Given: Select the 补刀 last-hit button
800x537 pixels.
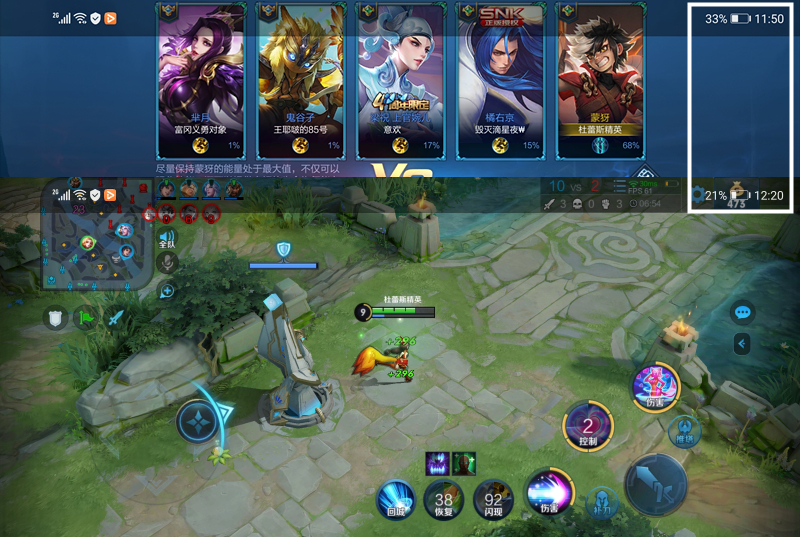Looking at the screenshot, I should (x=600, y=499).
